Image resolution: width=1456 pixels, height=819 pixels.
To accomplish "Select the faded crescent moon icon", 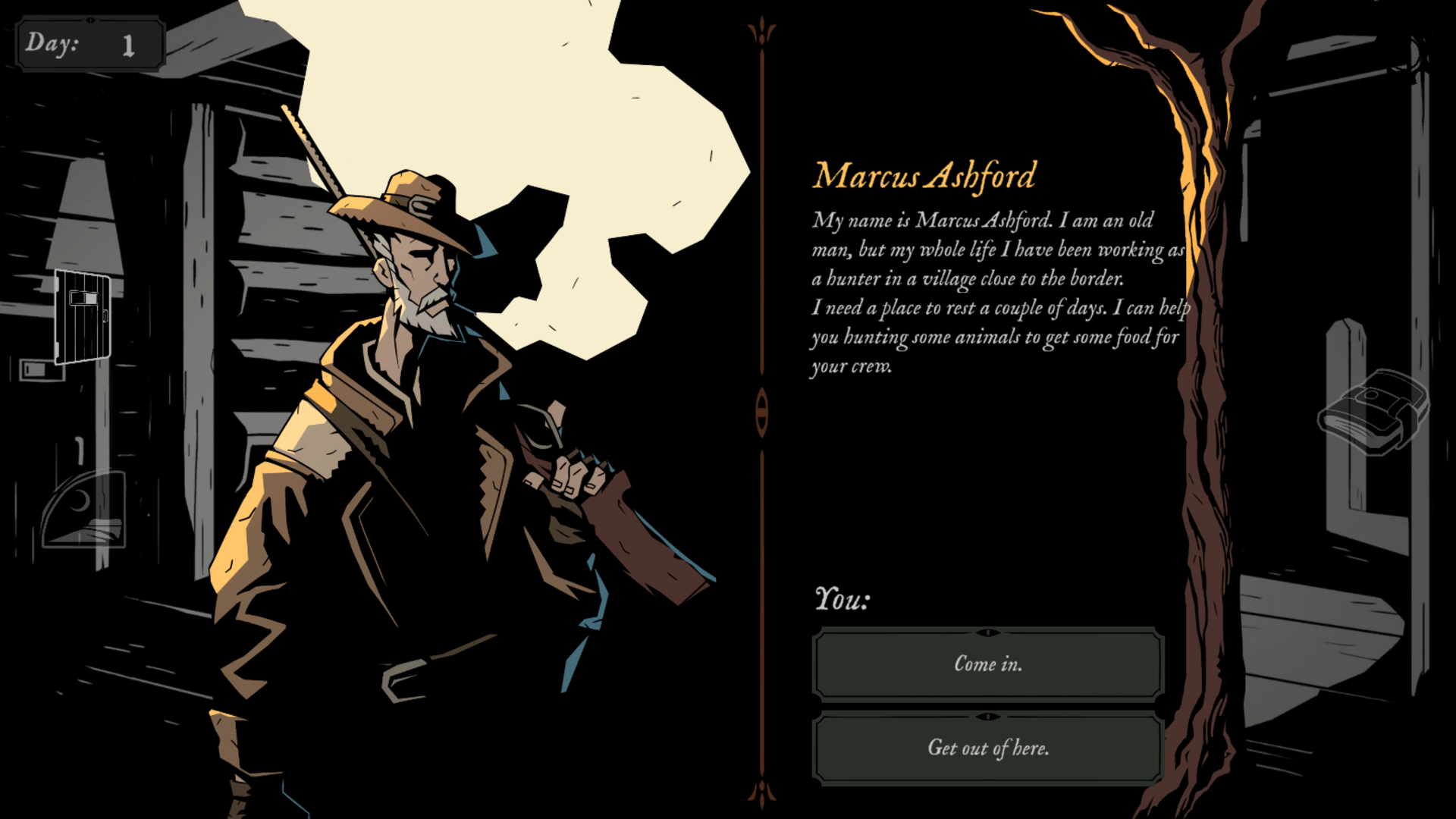I will 83,509.
